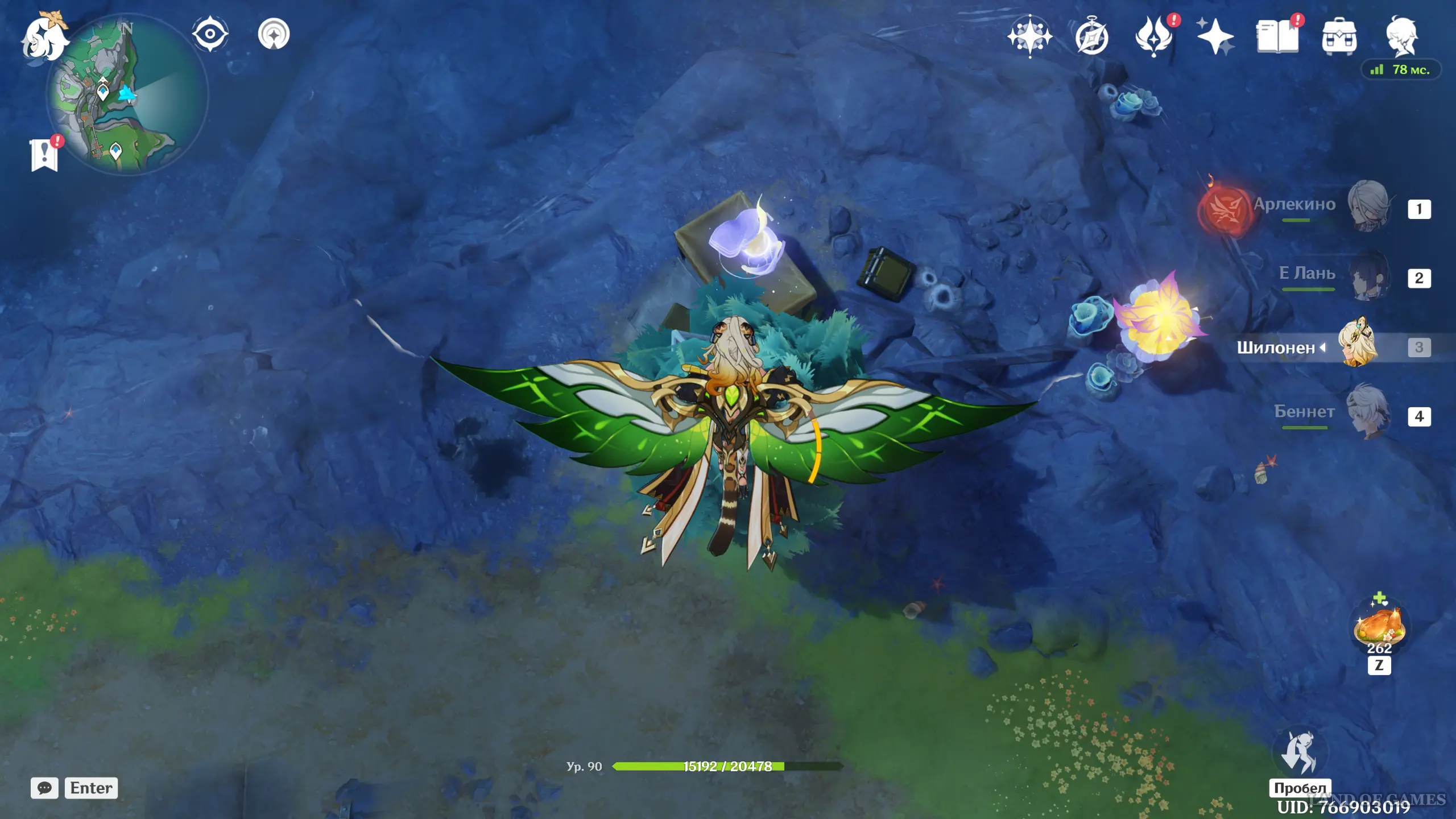Toggle elemental sight eye icon
Image resolution: width=1456 pixels, height=819 pixels.
point(210,34)
